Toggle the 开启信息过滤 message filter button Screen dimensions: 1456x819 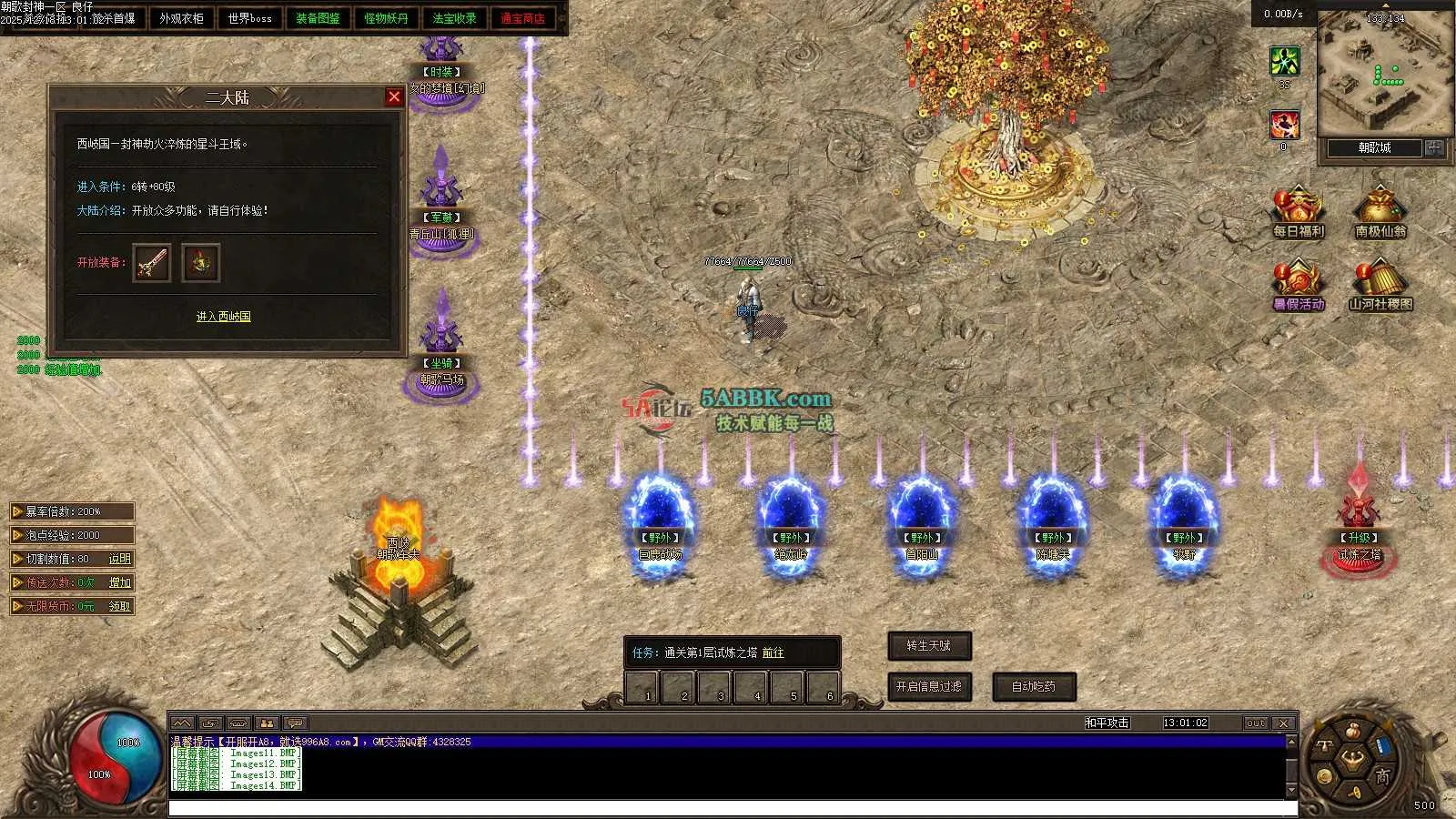pyautogui.click(x=929, y=686)
